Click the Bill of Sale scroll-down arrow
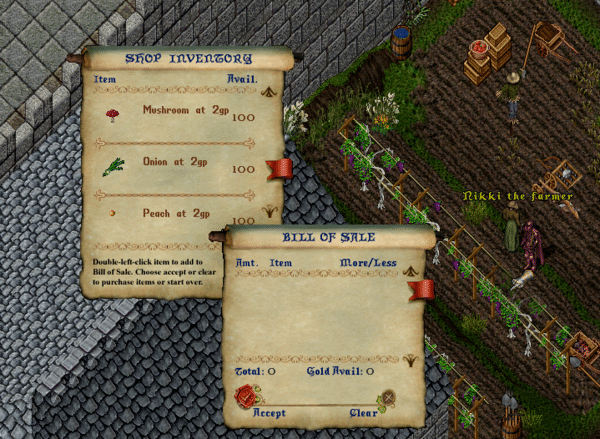600x439 pixels. tap(408, 363)
